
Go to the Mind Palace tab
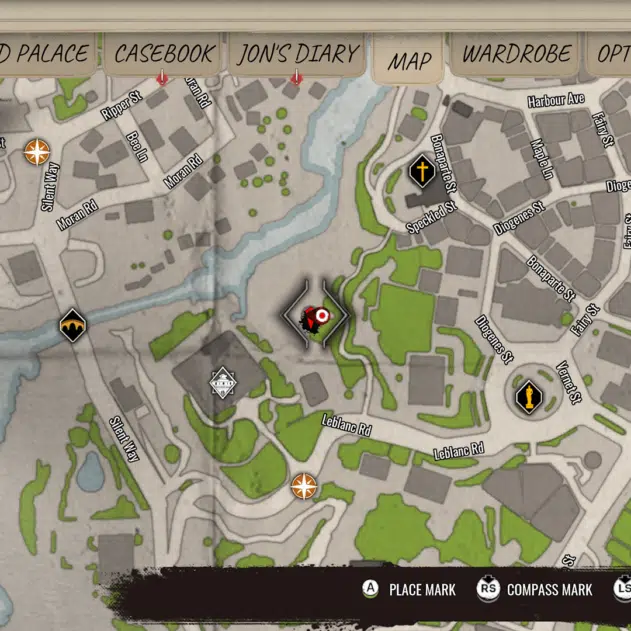pos(44,54)
